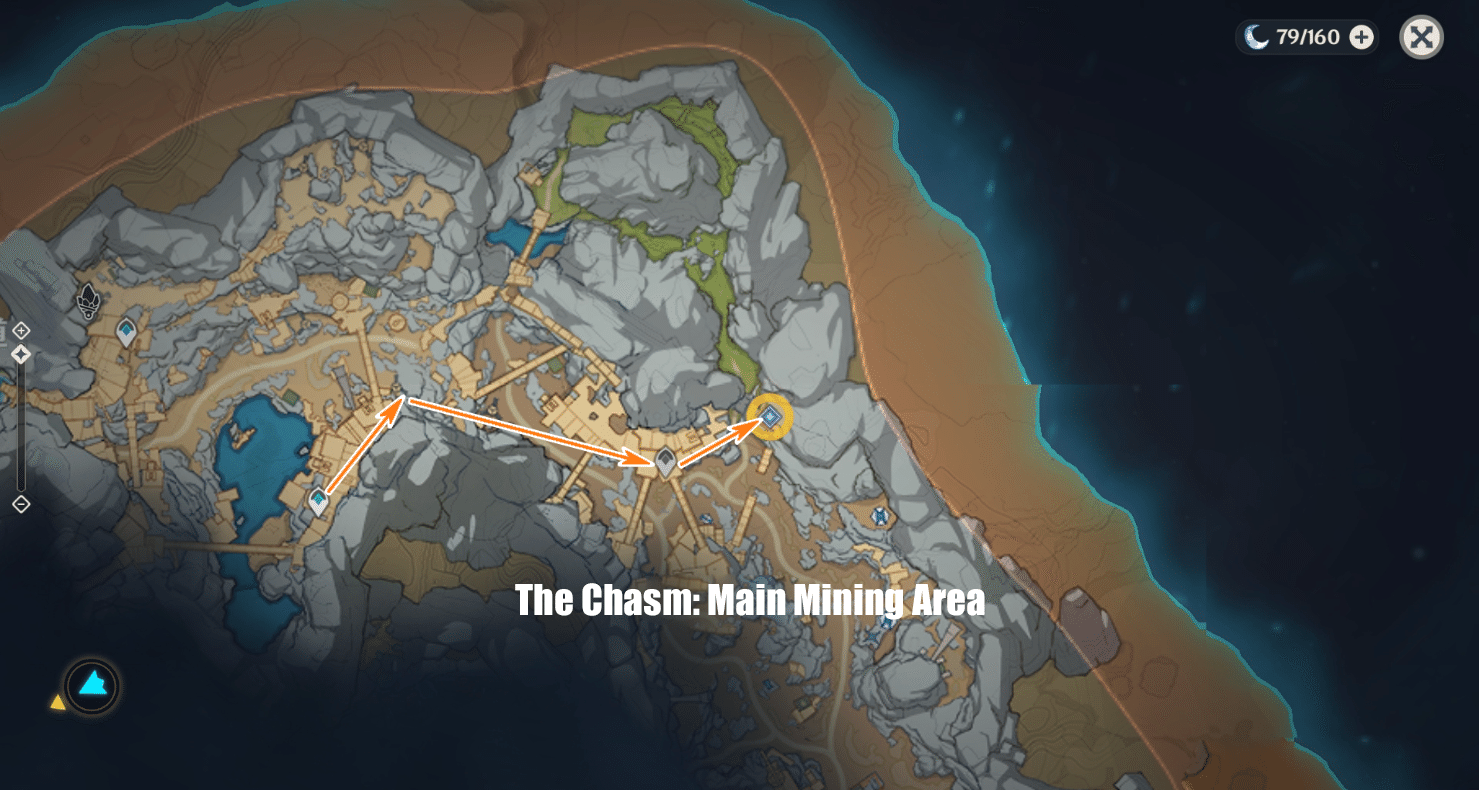The height and width of the screenshot is (790, 1479).
Task: Toggle the underground map view with the blue triangle
Action: (x=90, y=685)
